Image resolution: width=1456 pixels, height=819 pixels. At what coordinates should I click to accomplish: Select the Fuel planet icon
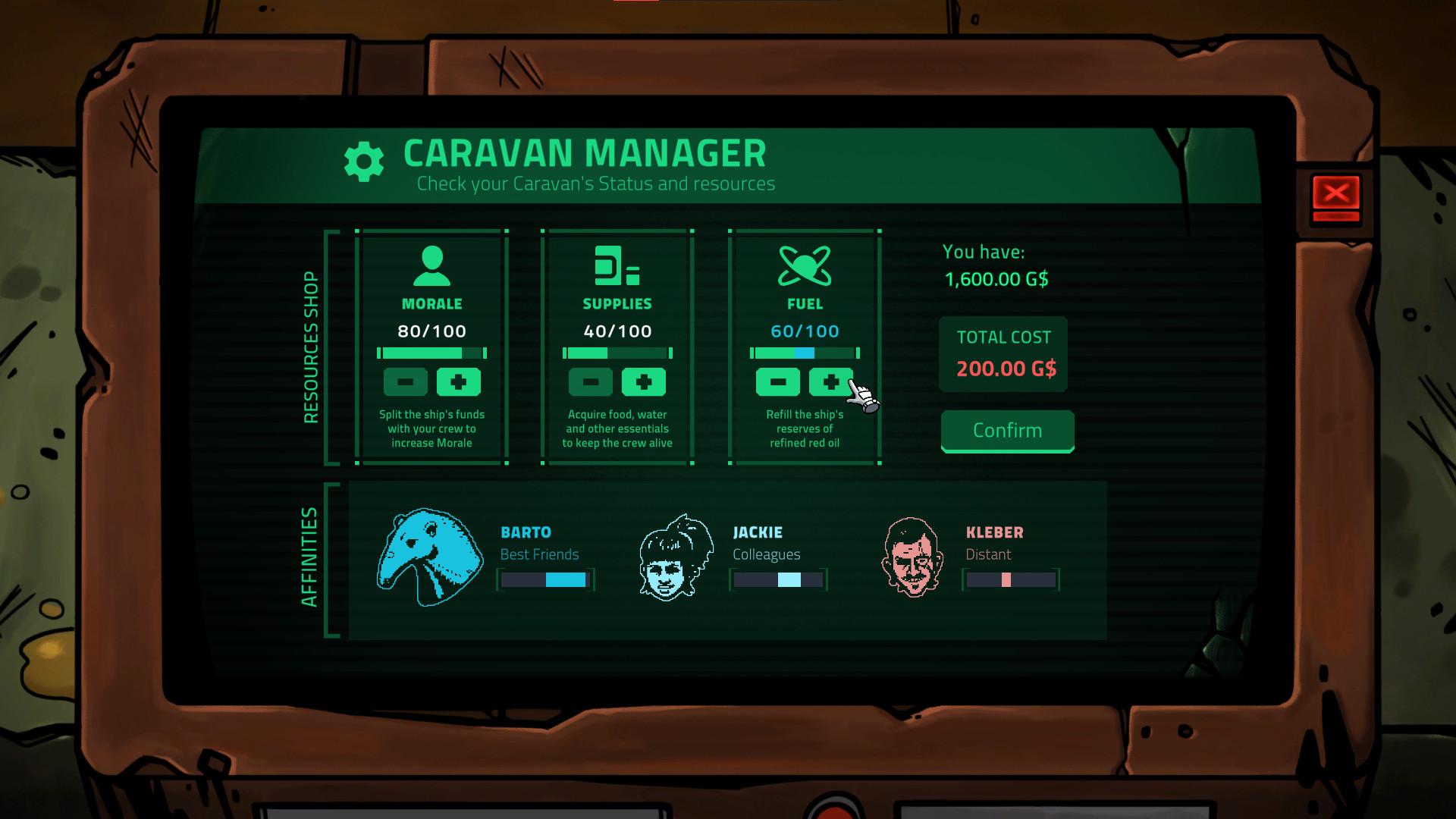(x=805, y=267)
